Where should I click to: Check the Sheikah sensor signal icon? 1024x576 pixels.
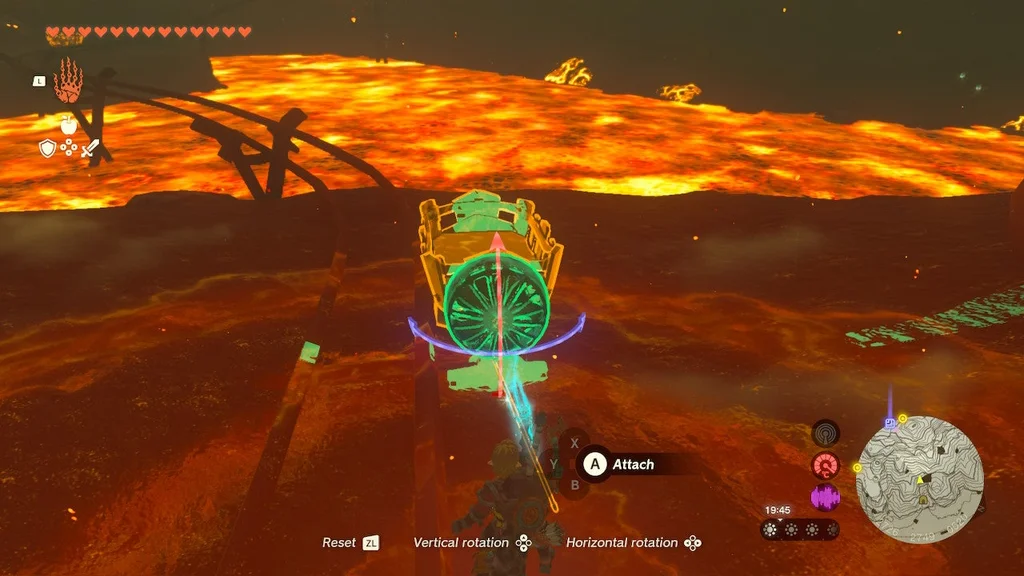click(x=825, y=433)
